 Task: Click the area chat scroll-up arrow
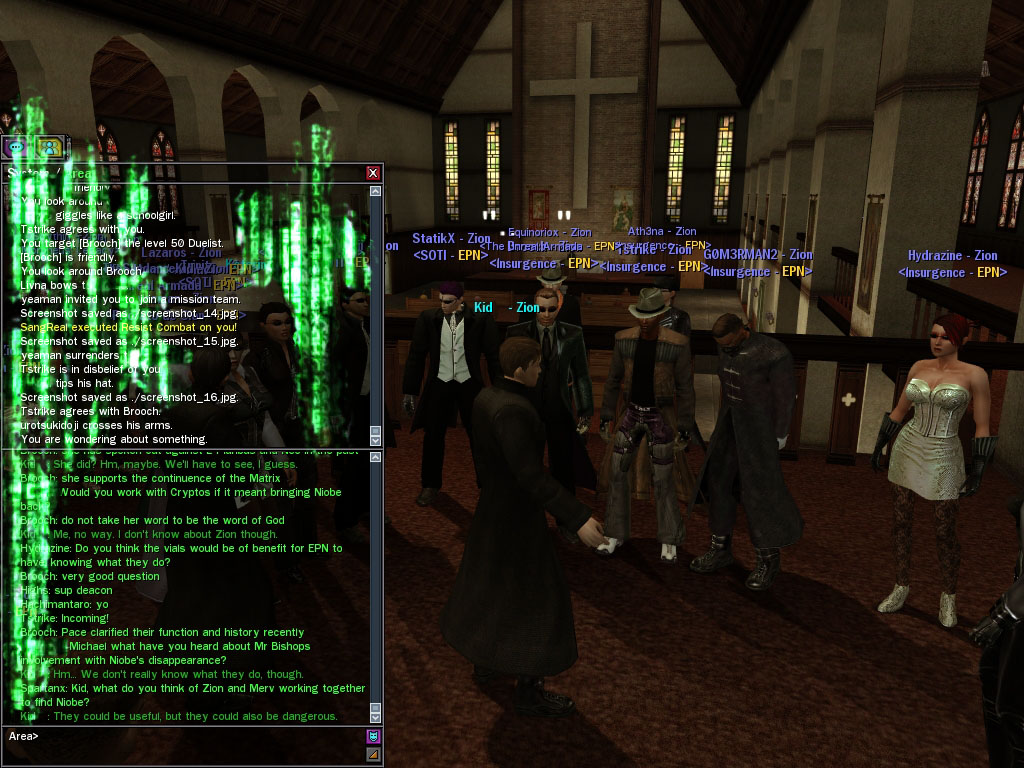tap(376, 458)
